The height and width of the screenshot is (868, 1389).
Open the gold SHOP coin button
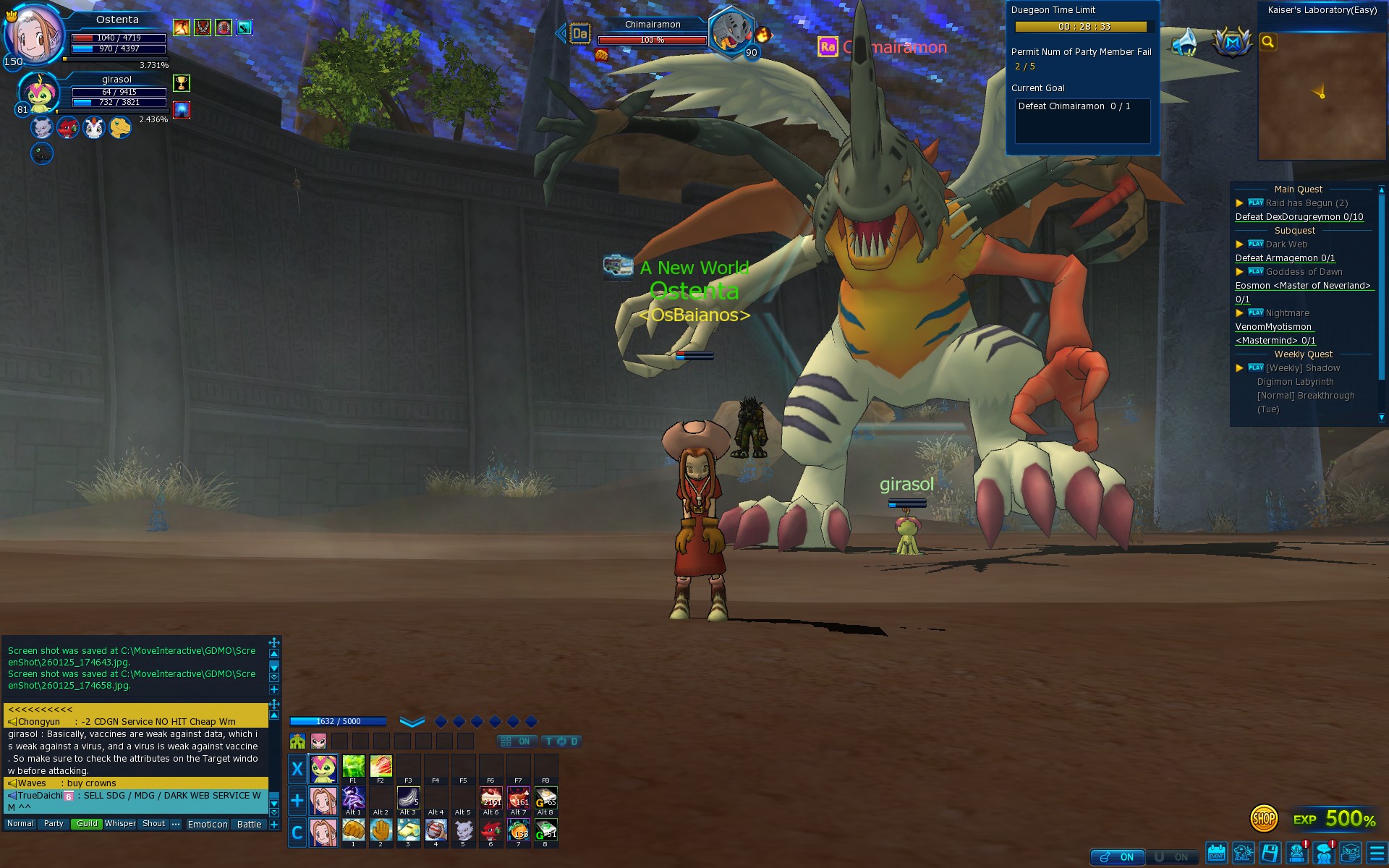click(1263, 819)
